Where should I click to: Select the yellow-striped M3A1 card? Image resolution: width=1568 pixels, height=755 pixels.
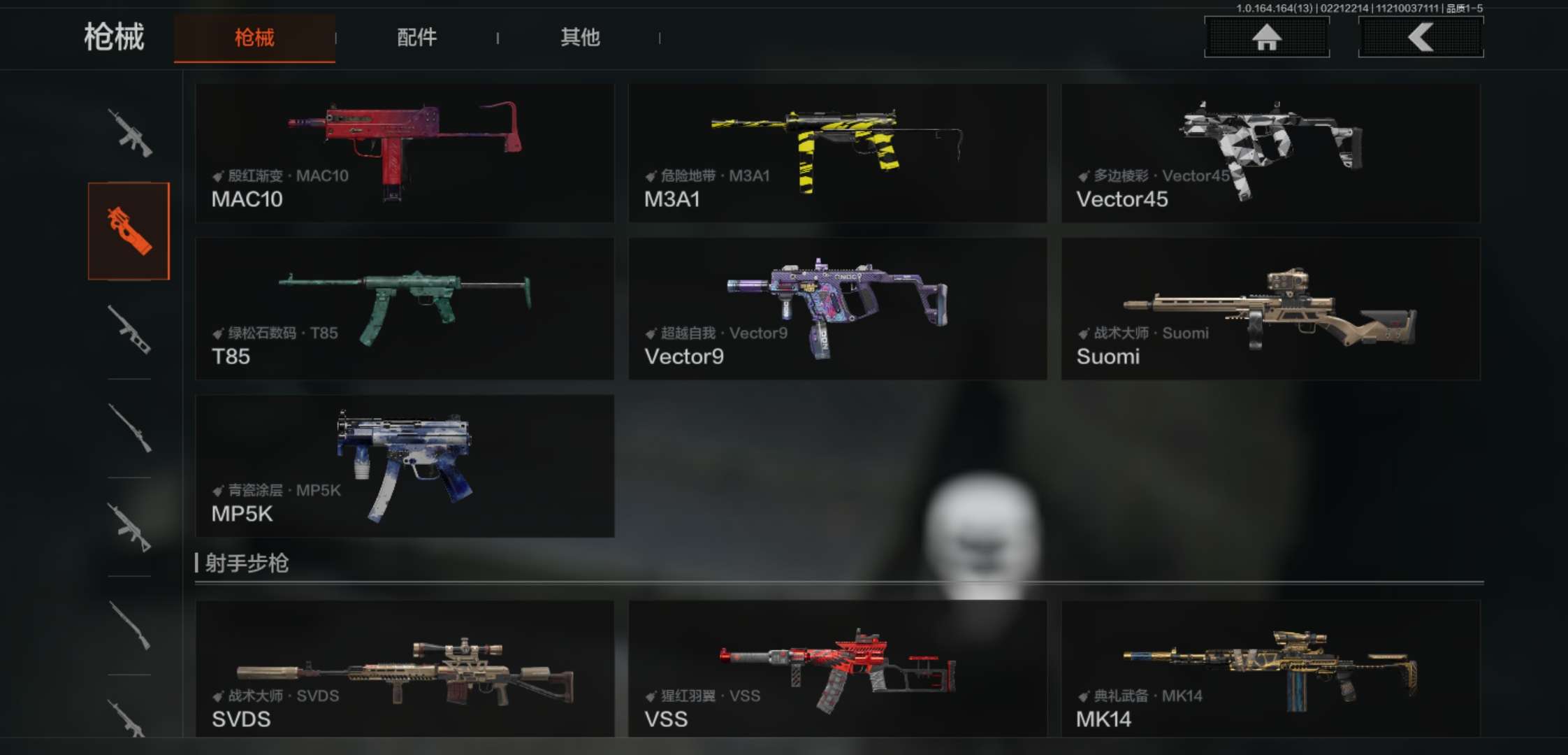point(837,153)
